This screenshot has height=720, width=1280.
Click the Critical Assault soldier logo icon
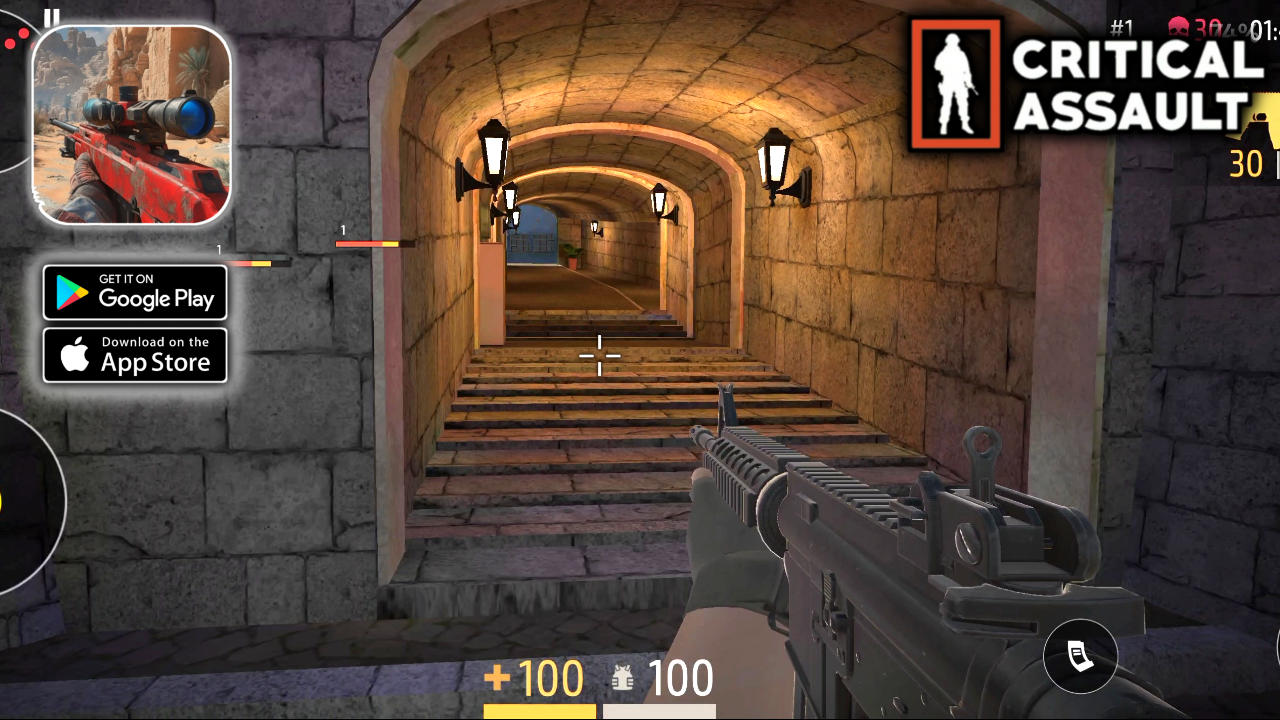[x=955, y=83]
